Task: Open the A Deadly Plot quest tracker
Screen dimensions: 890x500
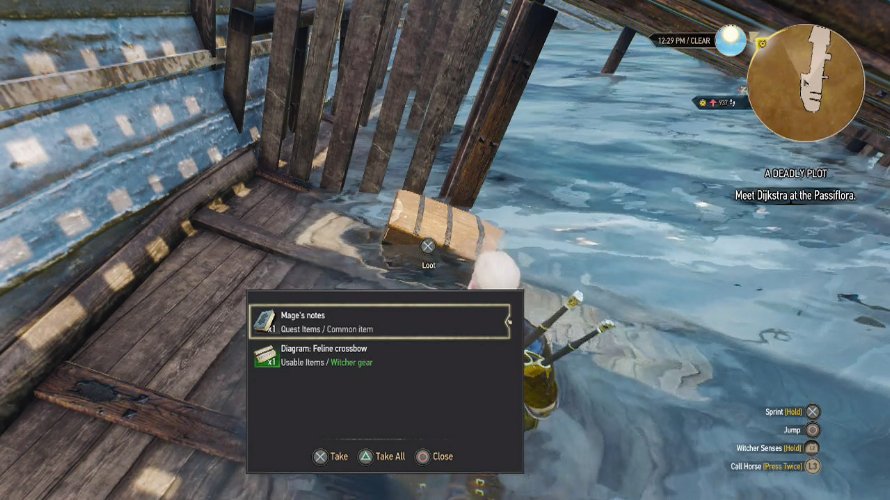Action: [794, 173]
